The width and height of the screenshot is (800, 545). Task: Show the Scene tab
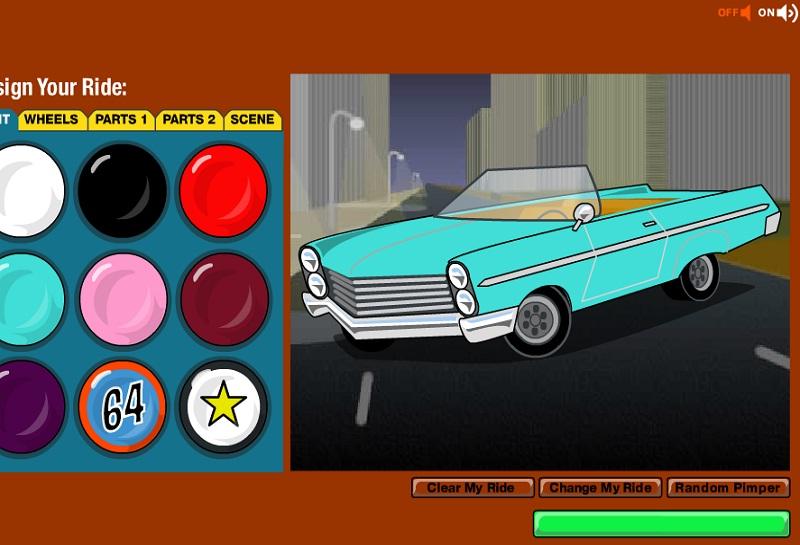coord(252,120)
